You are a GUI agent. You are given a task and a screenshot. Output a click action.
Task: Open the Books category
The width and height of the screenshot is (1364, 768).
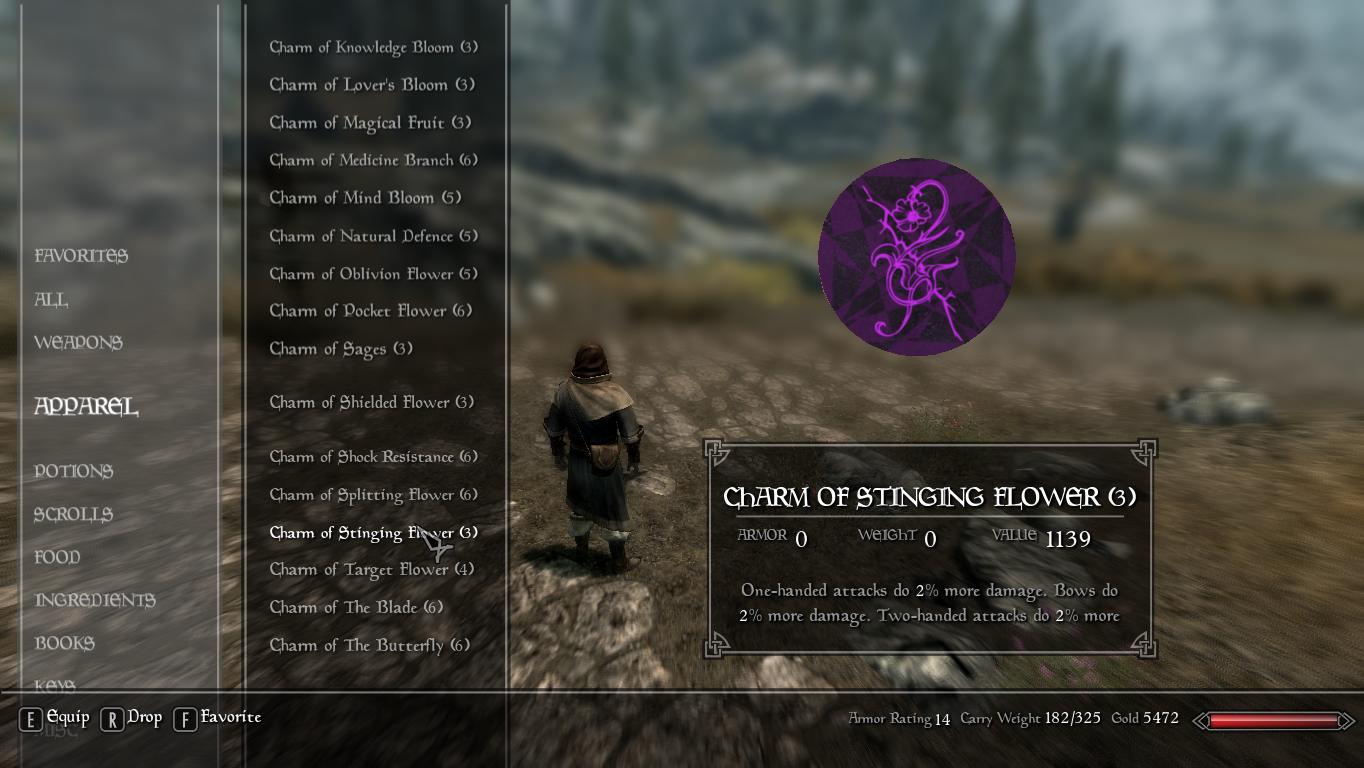click(63, 643)
